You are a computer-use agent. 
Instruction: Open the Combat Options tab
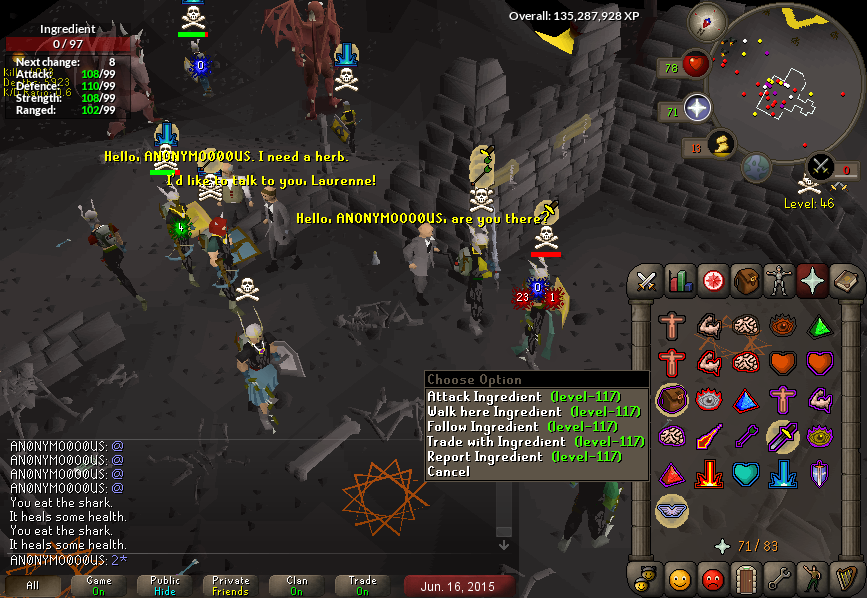pyautogui.click(x=646, y=282)
